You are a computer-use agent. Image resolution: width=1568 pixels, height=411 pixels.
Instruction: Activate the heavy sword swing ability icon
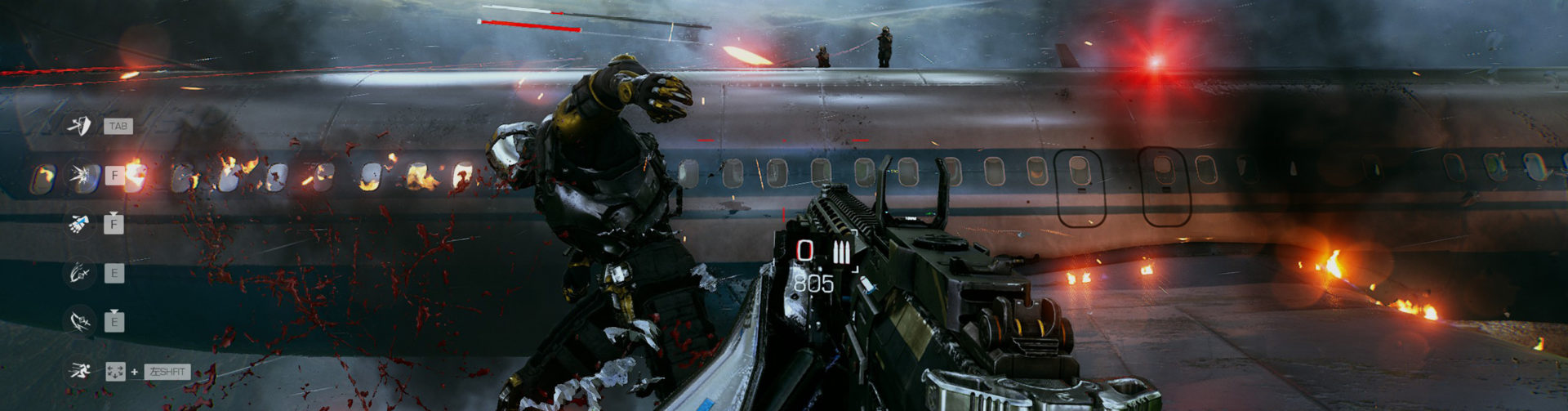(80, 322)
